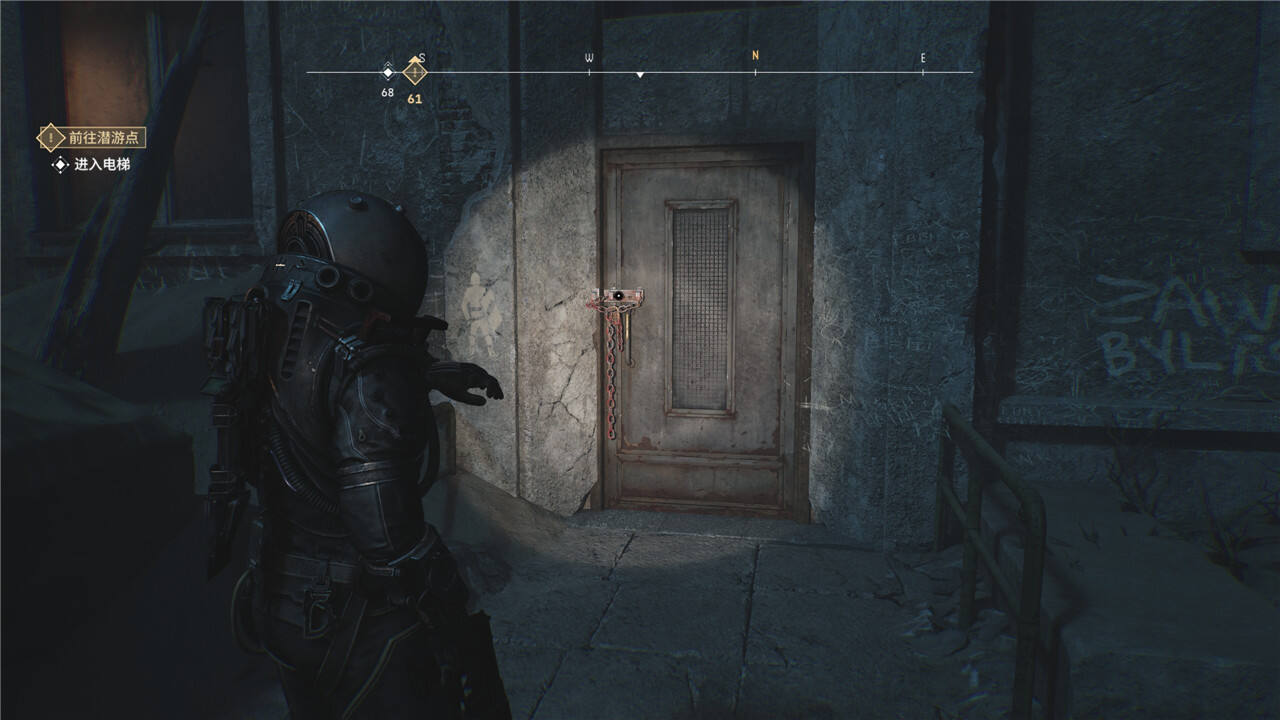Select the 前往潜游点 quest objective
This screenshot has height=720, width=1280.
[92, 137]
